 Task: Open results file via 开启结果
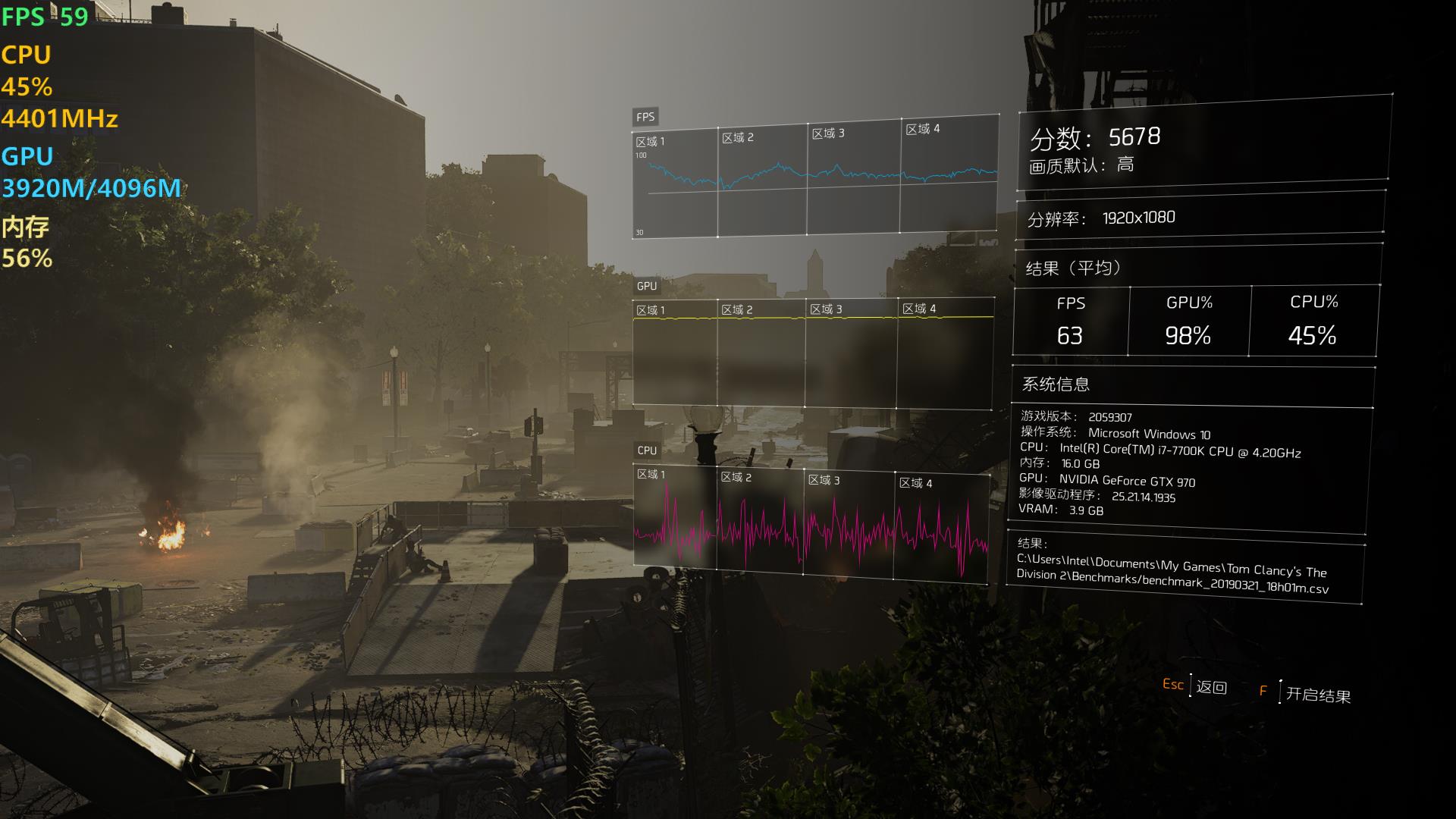tap(1317, 695)
